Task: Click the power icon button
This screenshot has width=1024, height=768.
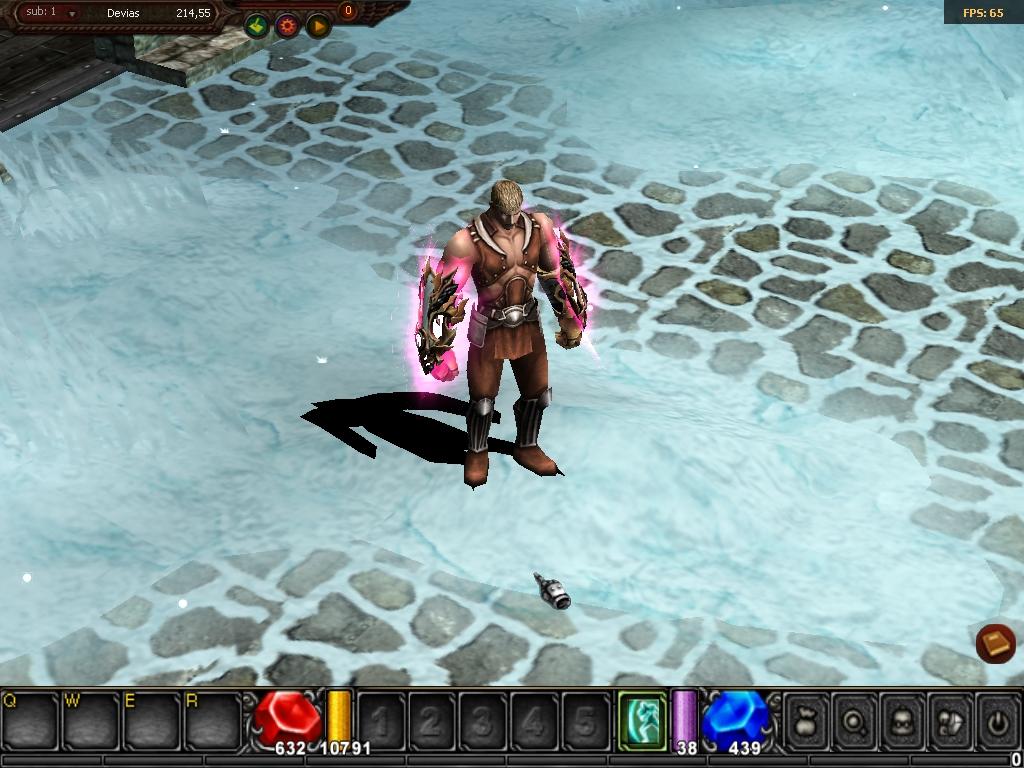Action: pyautogui.click(x=997, y=720)
